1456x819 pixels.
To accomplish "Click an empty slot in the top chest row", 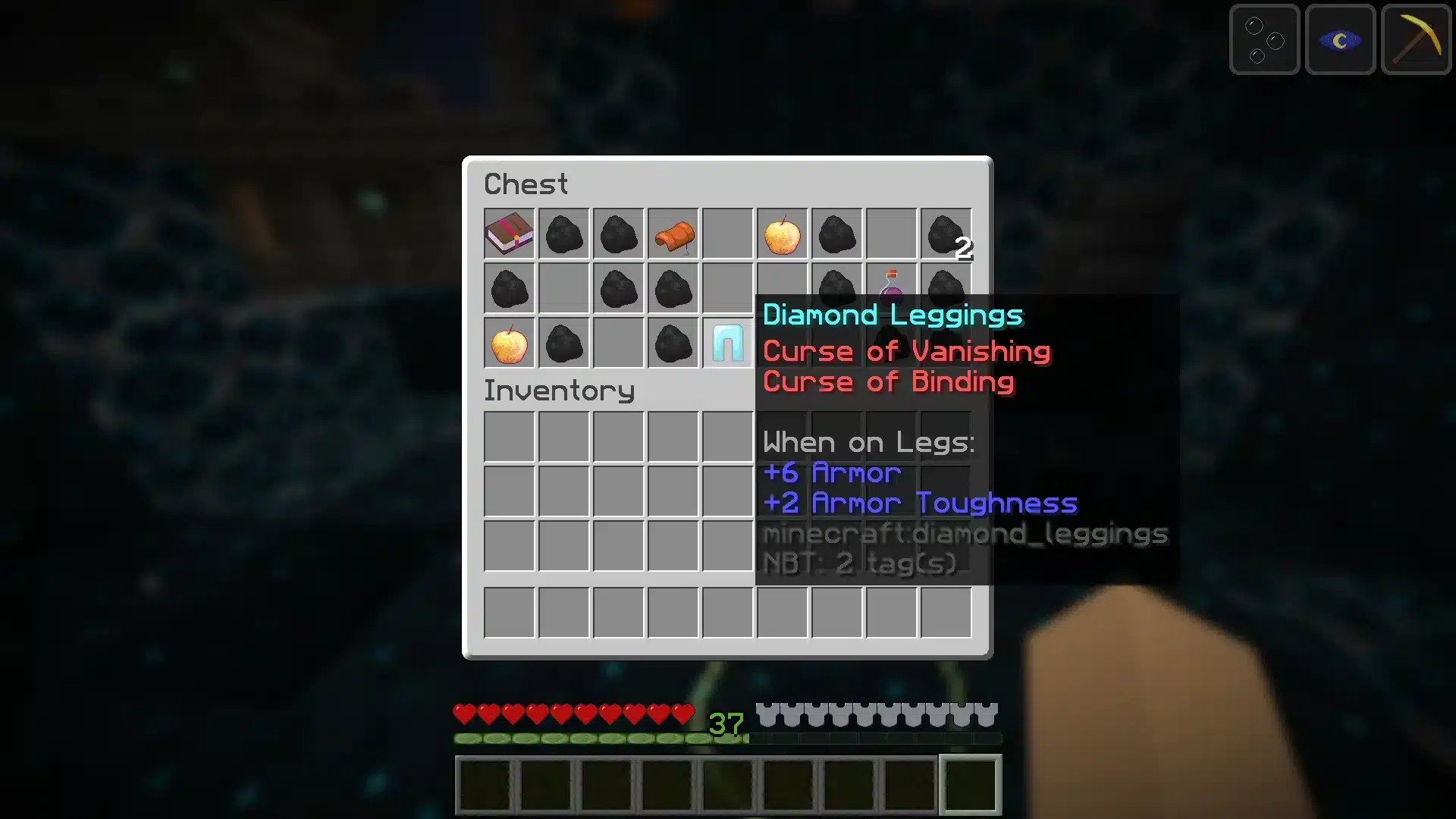I will click(727, 234).
